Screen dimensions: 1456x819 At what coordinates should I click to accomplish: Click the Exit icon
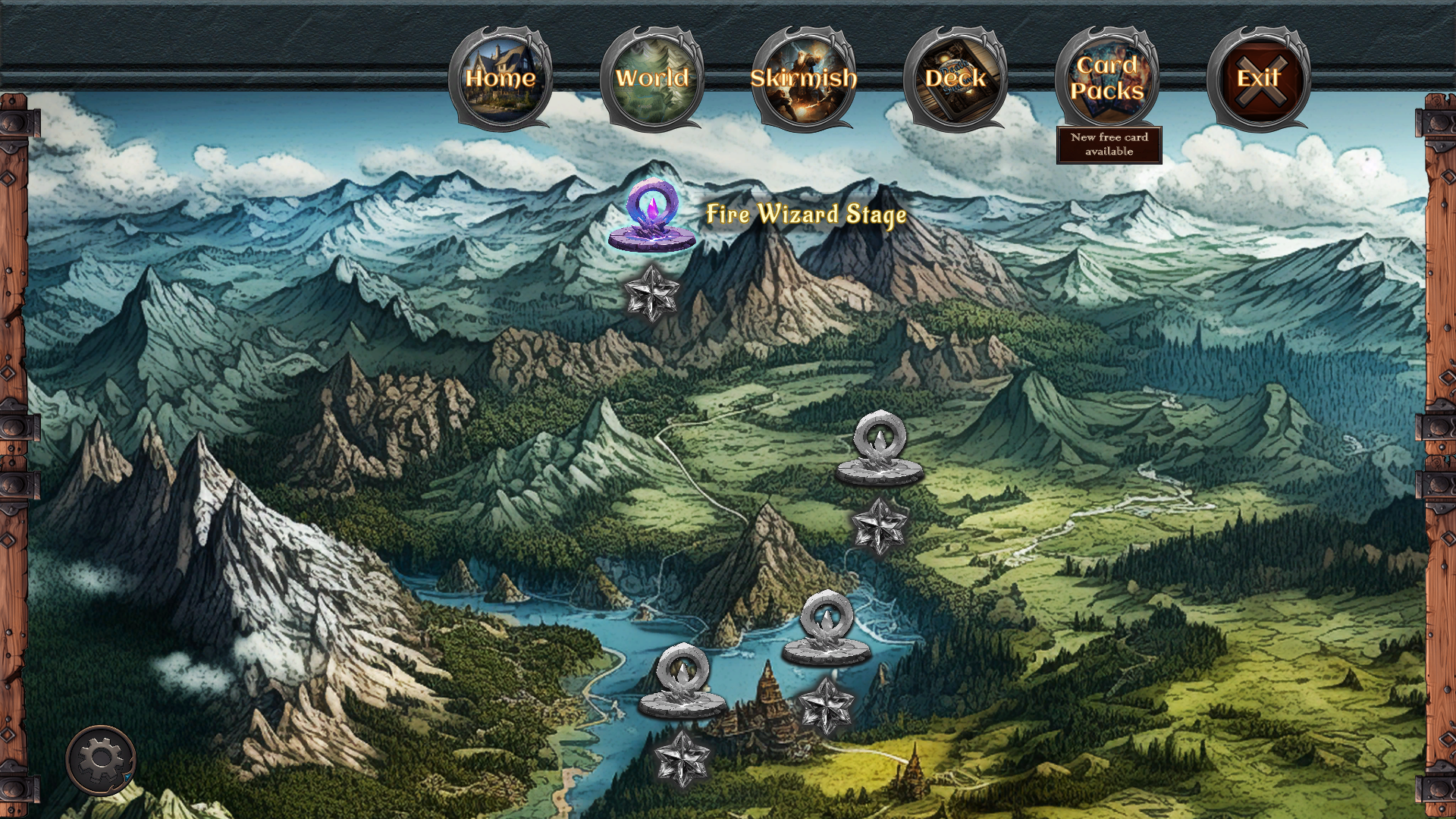tap(1259, 76)
